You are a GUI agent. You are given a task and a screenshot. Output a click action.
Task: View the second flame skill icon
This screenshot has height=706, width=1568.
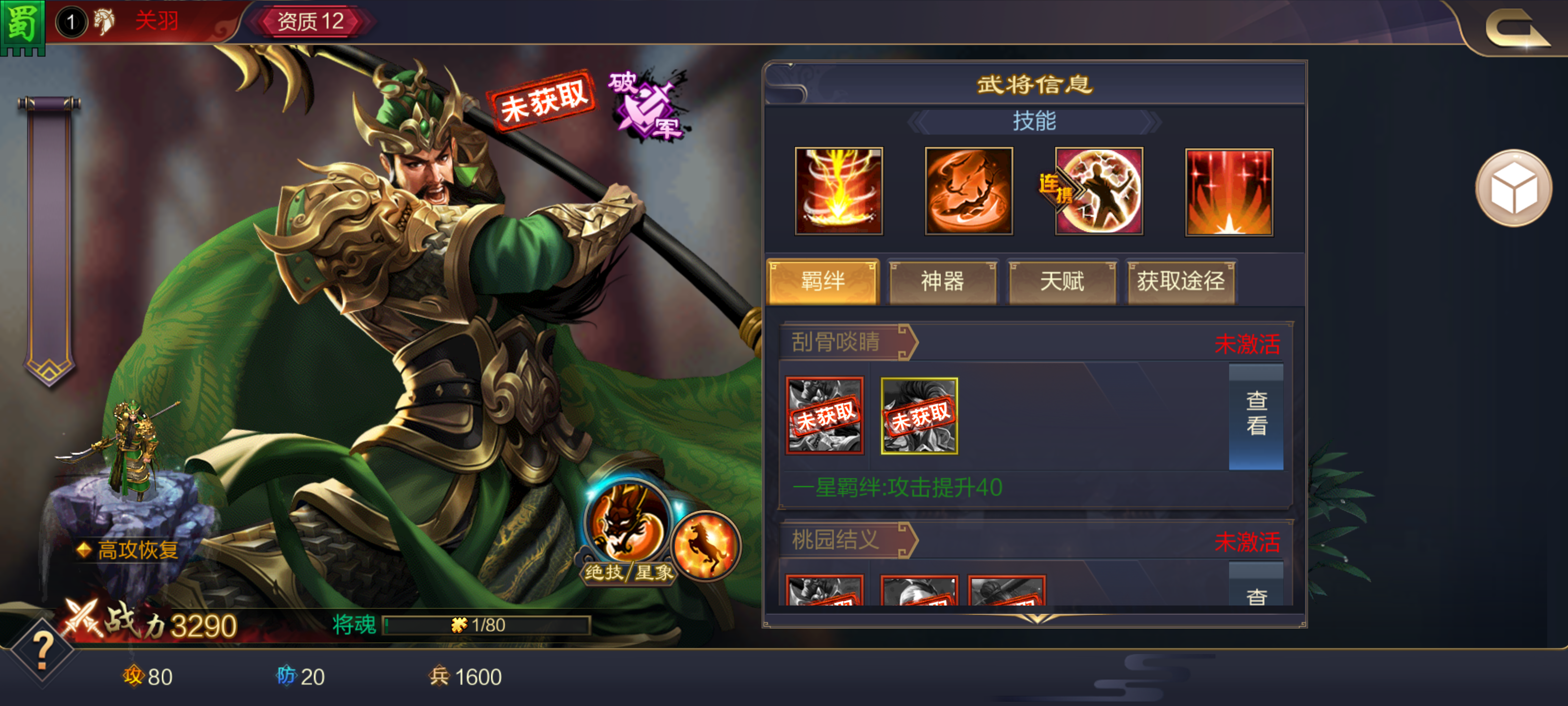click(969, 191)
